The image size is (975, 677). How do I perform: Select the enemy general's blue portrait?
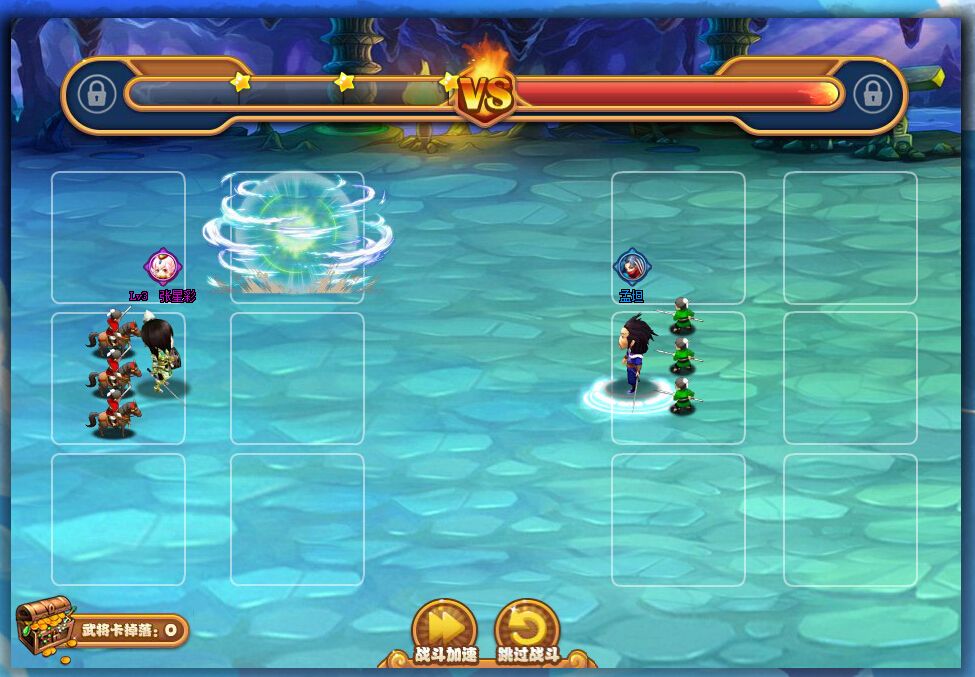tap(631, 267)
